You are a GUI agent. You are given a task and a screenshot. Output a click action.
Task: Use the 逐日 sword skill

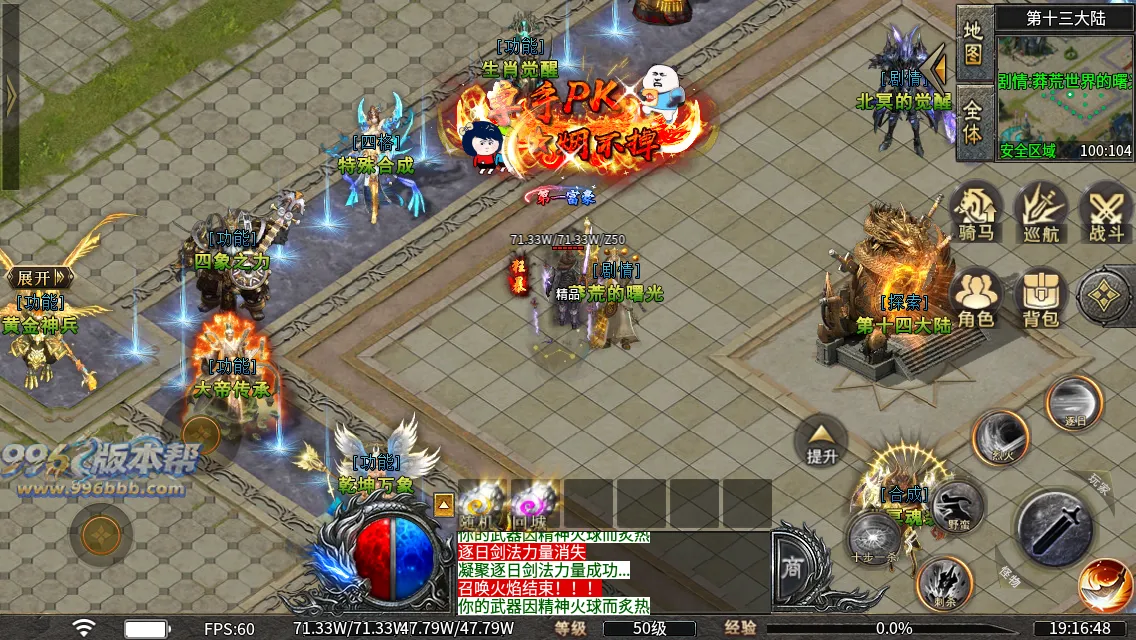click(1073, 402)
